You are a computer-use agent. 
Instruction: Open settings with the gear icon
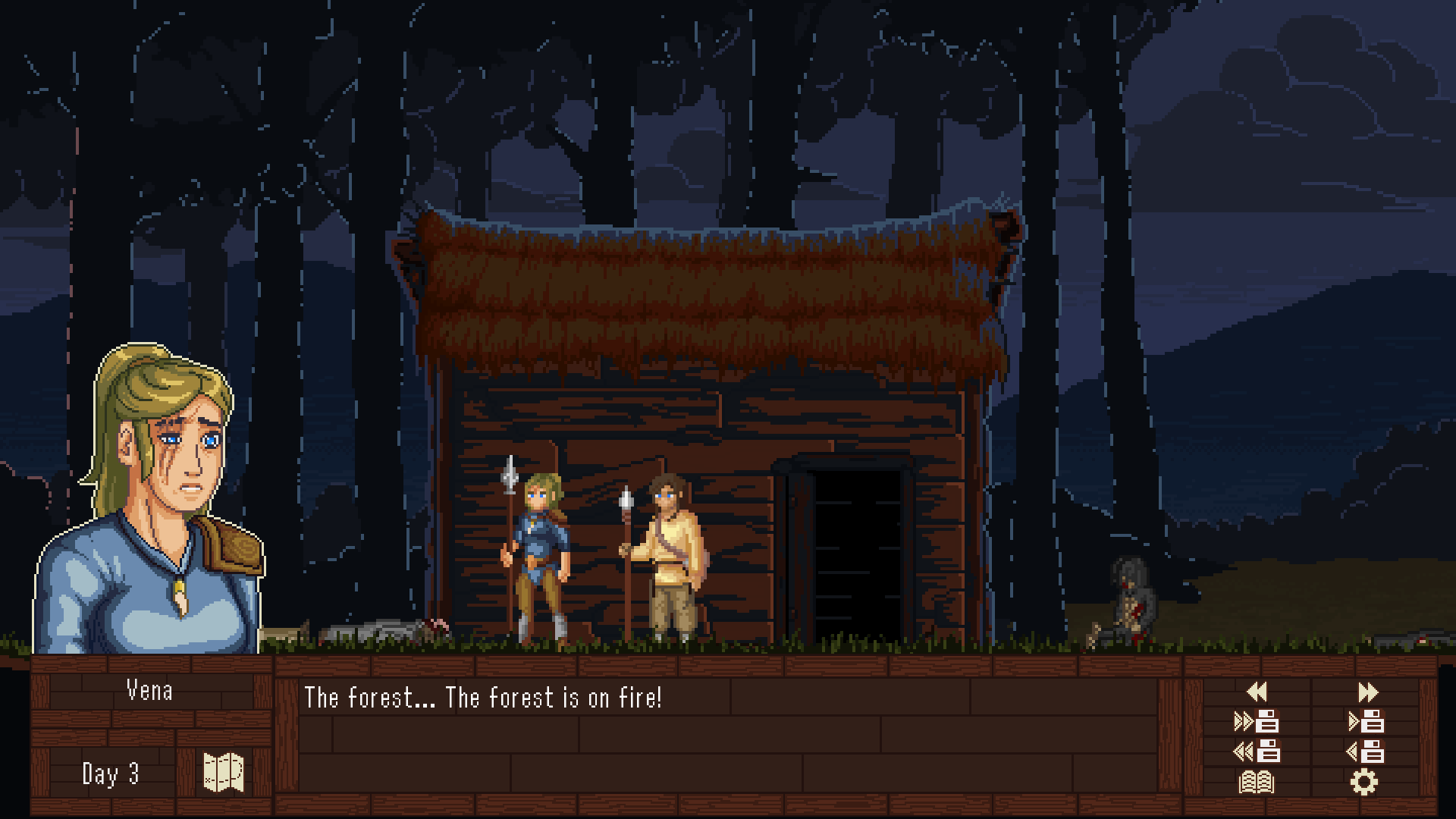coord(1363,782)
